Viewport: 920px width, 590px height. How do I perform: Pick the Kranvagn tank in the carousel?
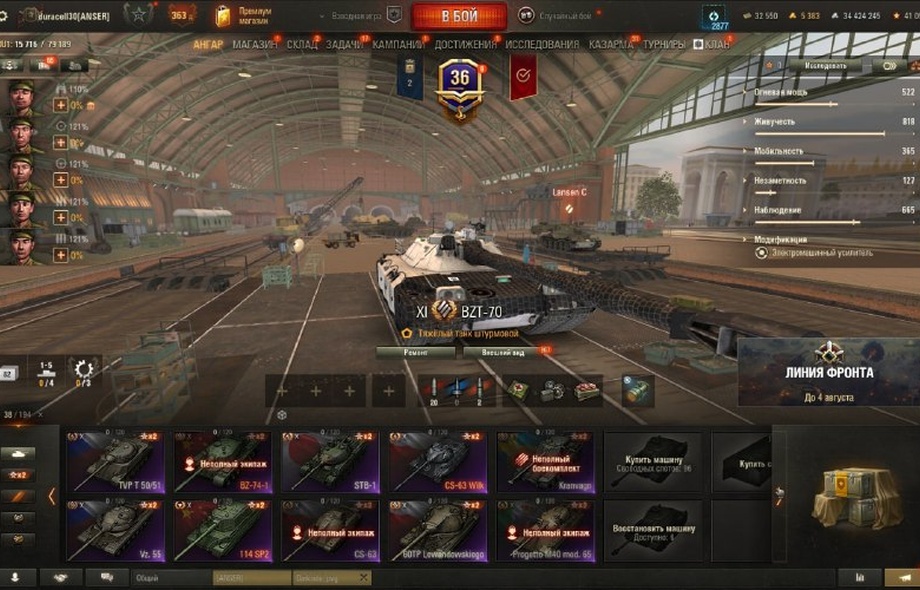[546, 462]
